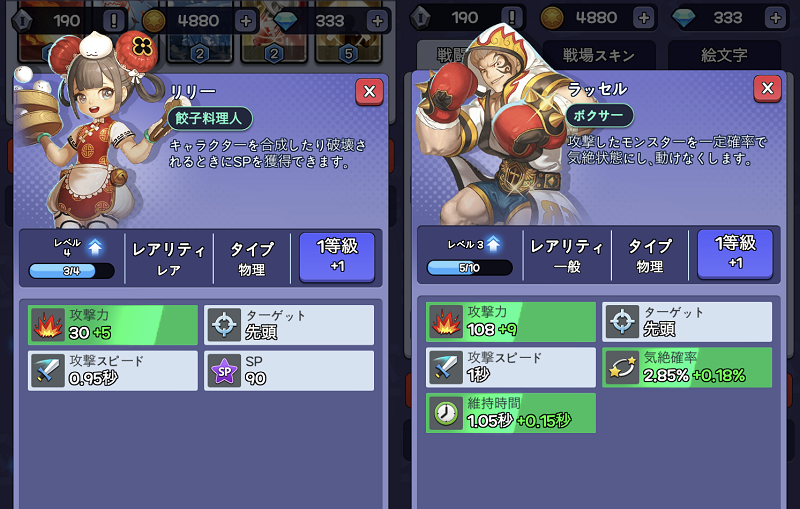Open the 絵文字 tab
The width and height of the screenshot is (800, 509).
tap(726, 56)
